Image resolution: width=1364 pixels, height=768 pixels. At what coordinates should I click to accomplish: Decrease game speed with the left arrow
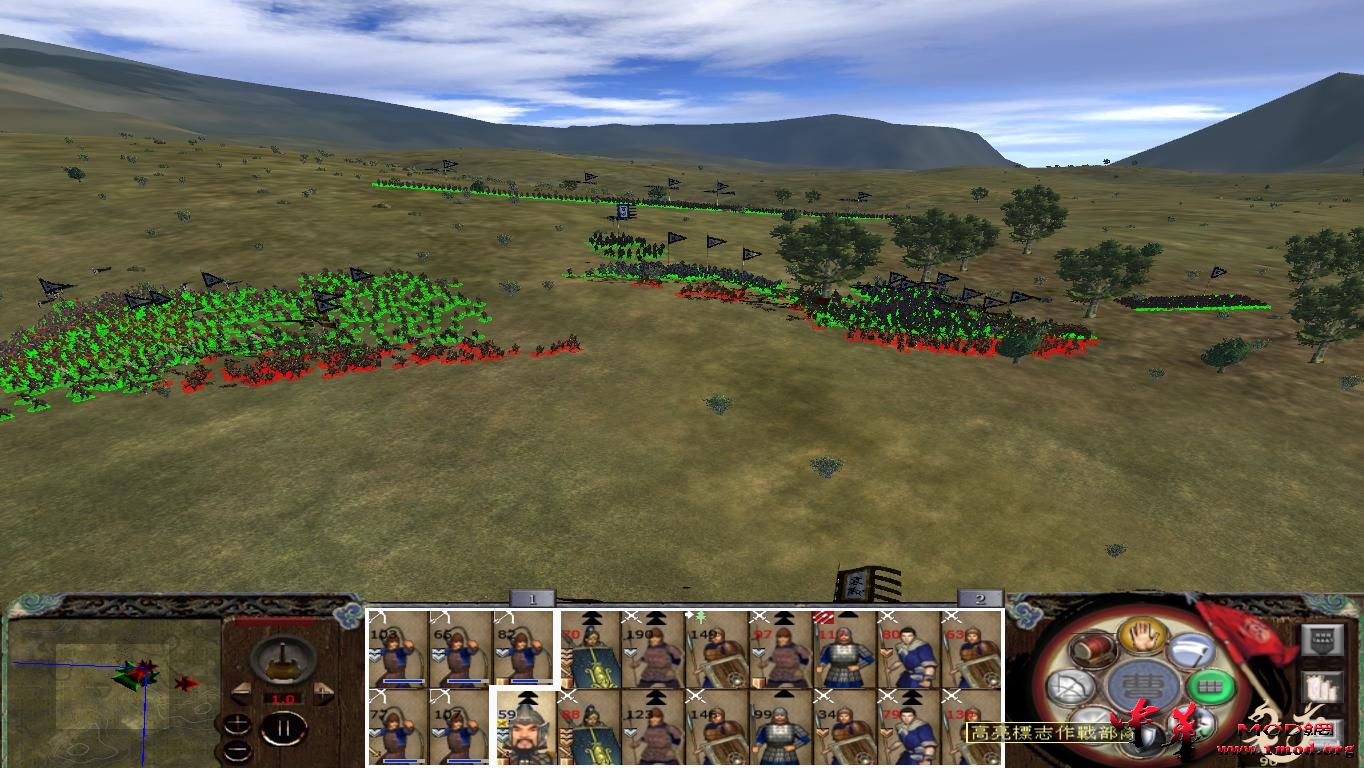tap(242, 692)
